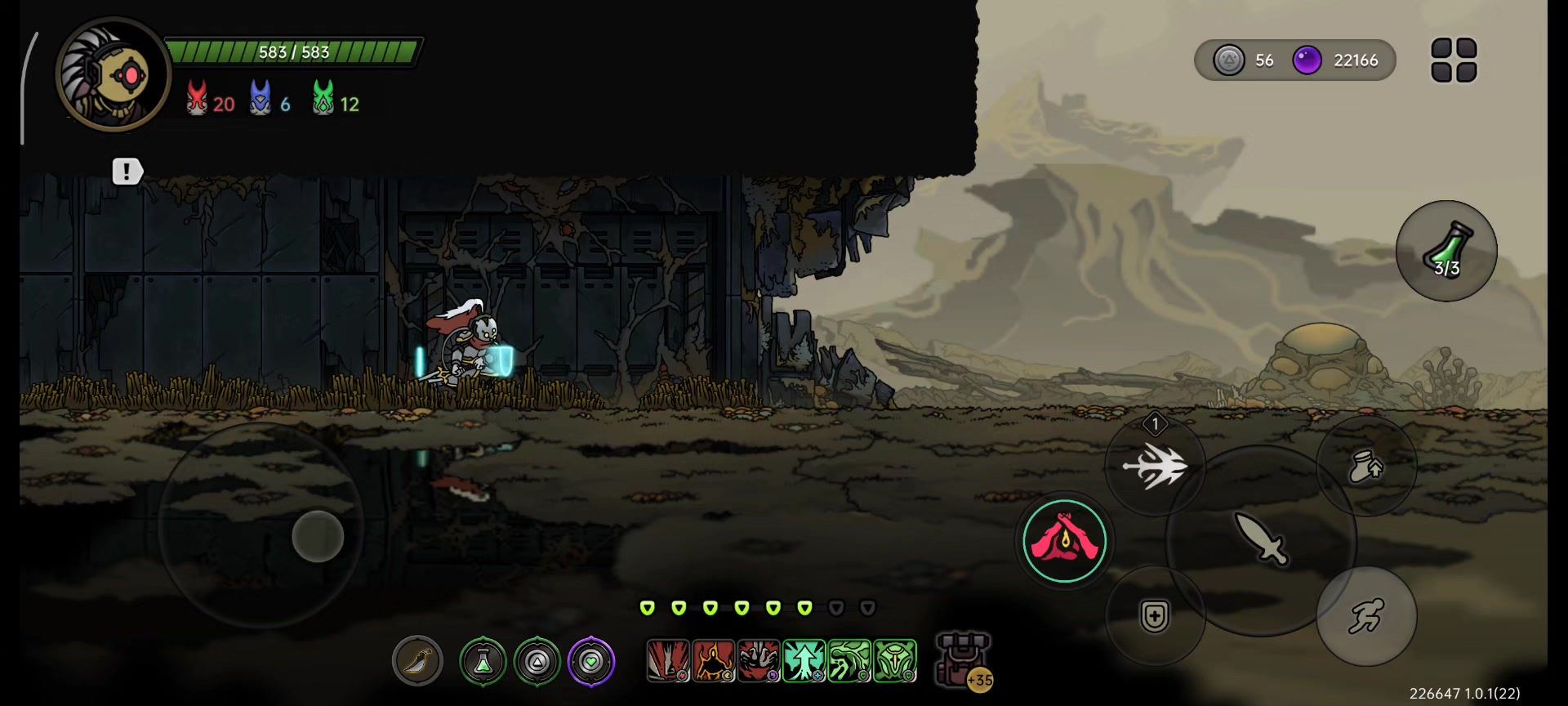Viewport: 1568px width, 706px height.
Task: Trigger the thrown dagger skill
Action: (1155, 467)
